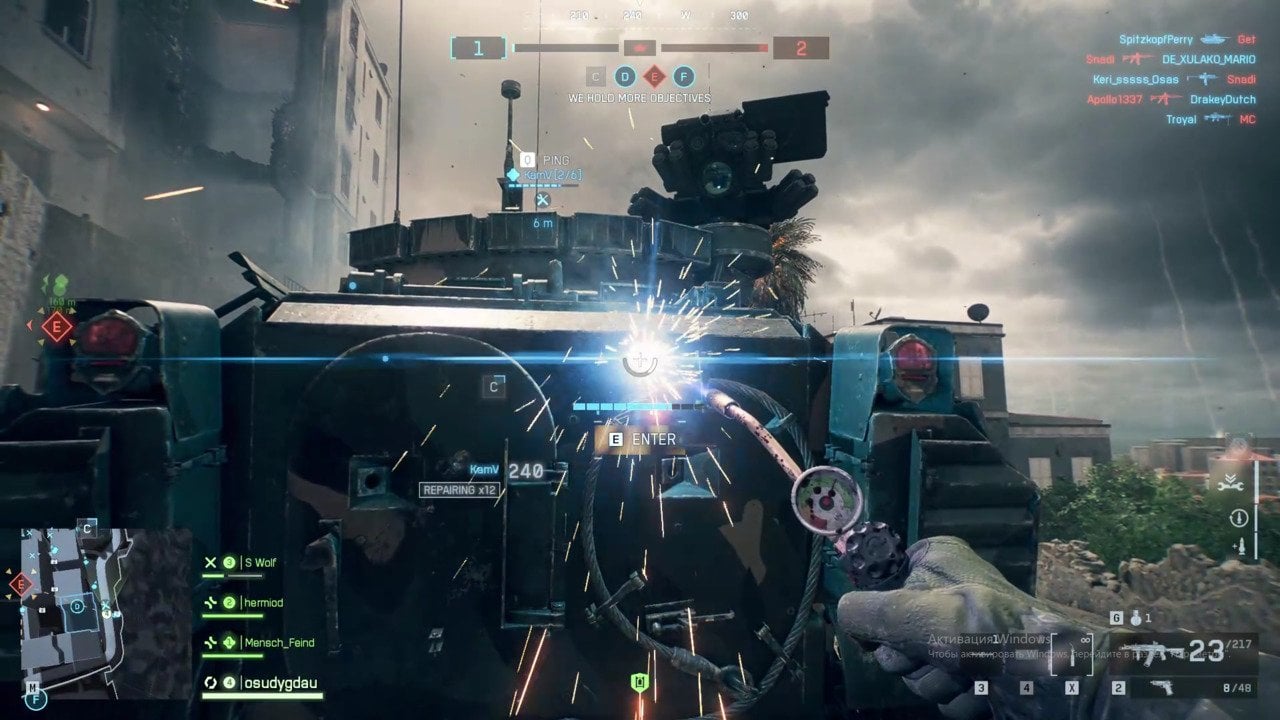Click the wrench repair vehicle icon
This screenshot has width=1280, height=720.
pyautogui.click(x=1232, y=485)
